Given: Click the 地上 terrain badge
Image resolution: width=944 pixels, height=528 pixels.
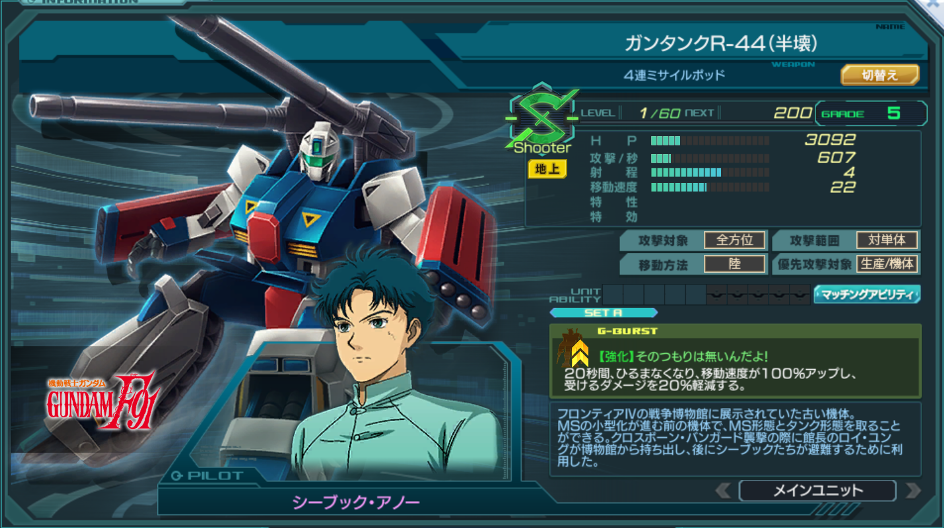Looking at the screenshot, I should 545,169.
